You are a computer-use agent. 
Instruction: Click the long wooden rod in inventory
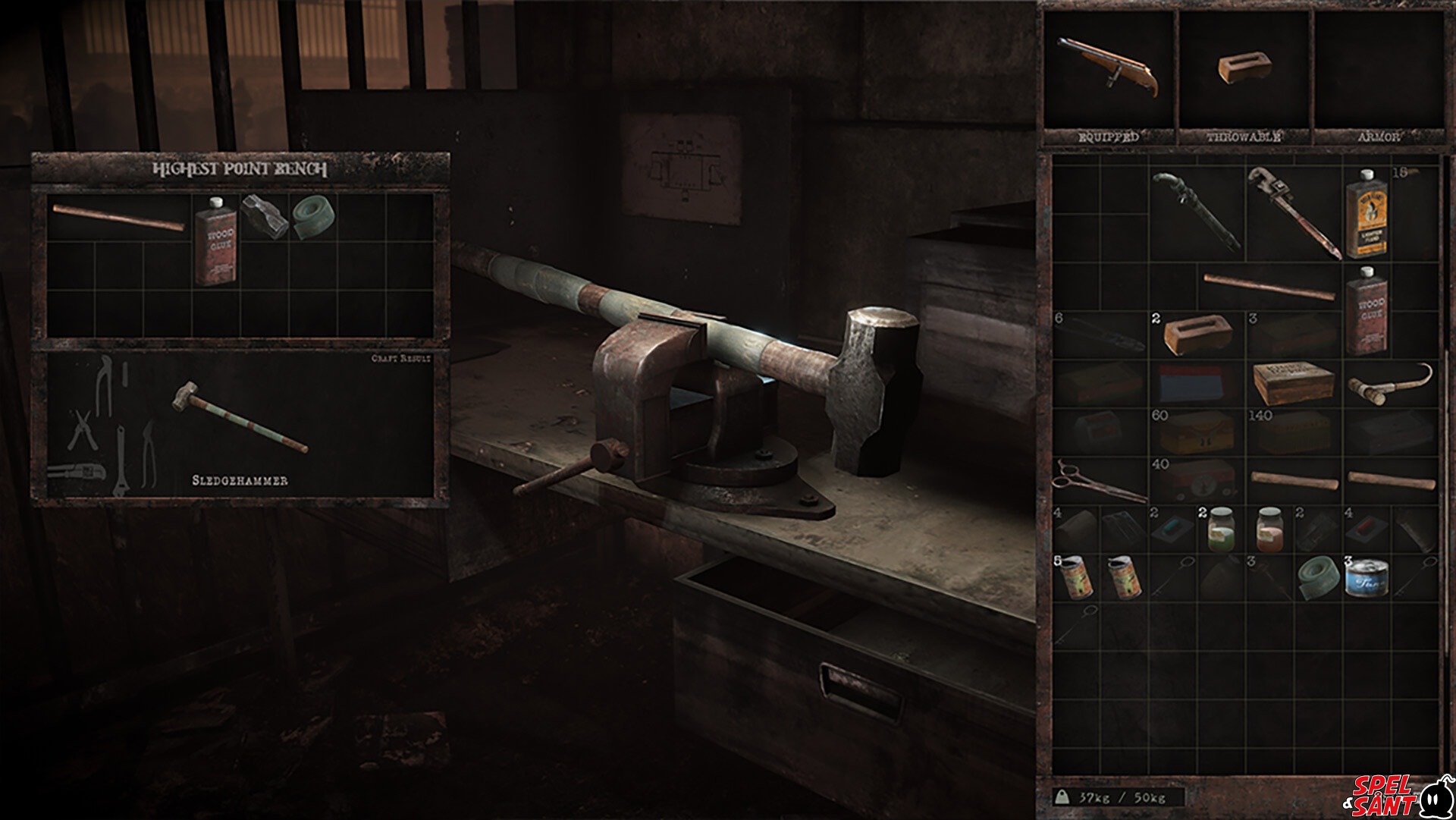[x=1269, y=287]
